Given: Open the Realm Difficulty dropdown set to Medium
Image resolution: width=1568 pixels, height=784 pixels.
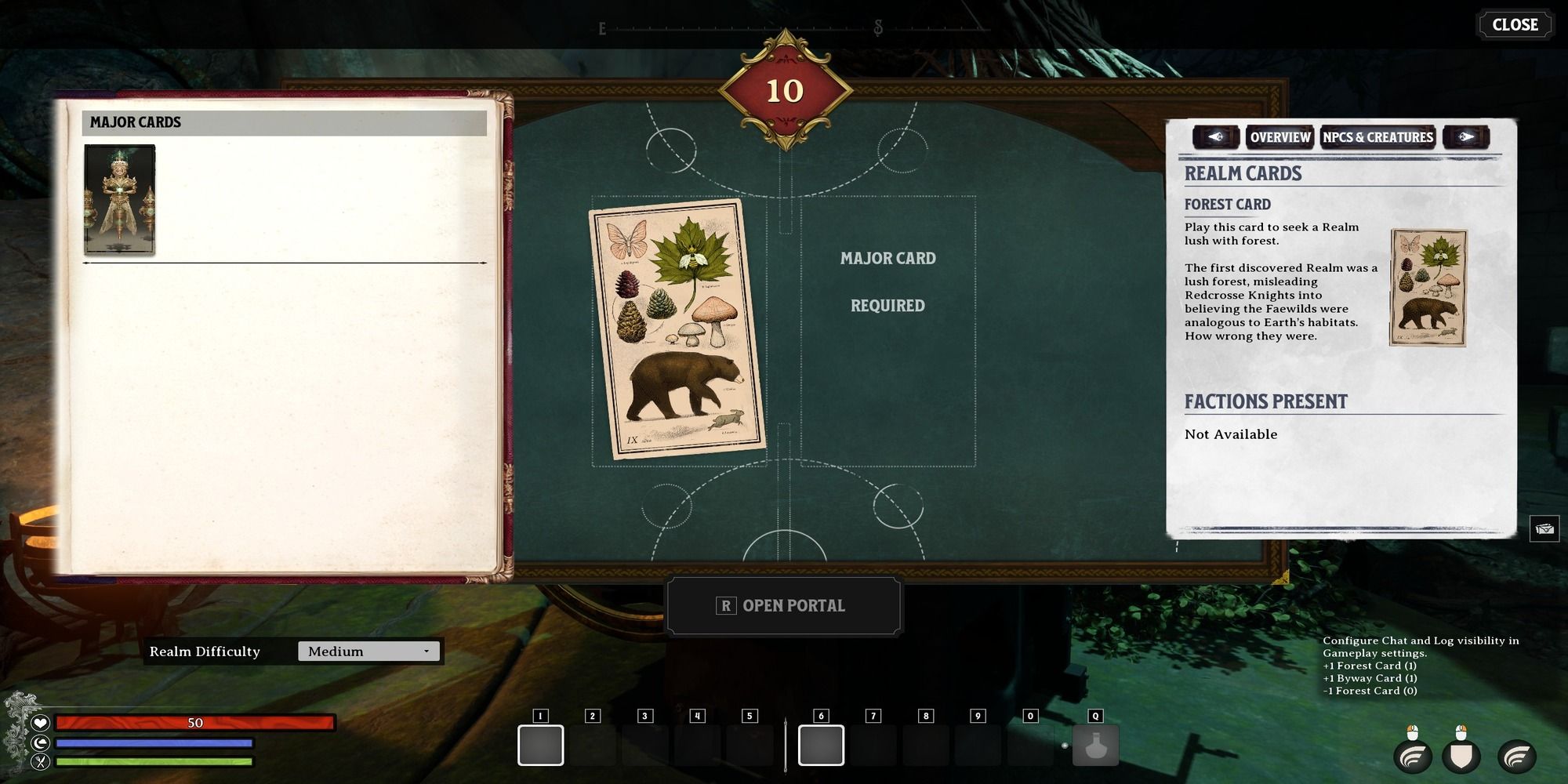Looking at the screenshot, I should (x=368, y=651).
